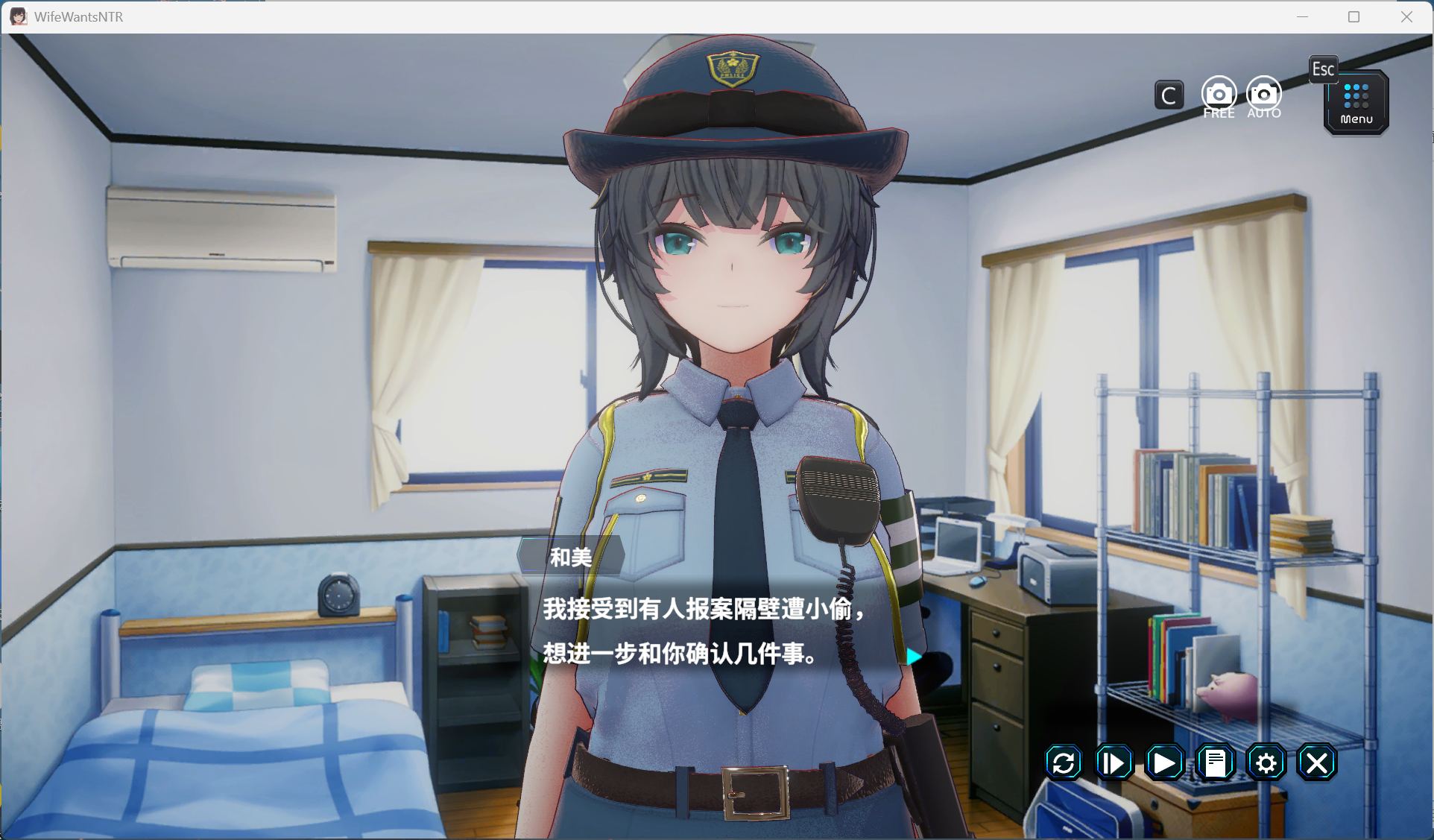Take a screenshot with the FREE camera icon

pyautogui.click(x=1219, y=94)
